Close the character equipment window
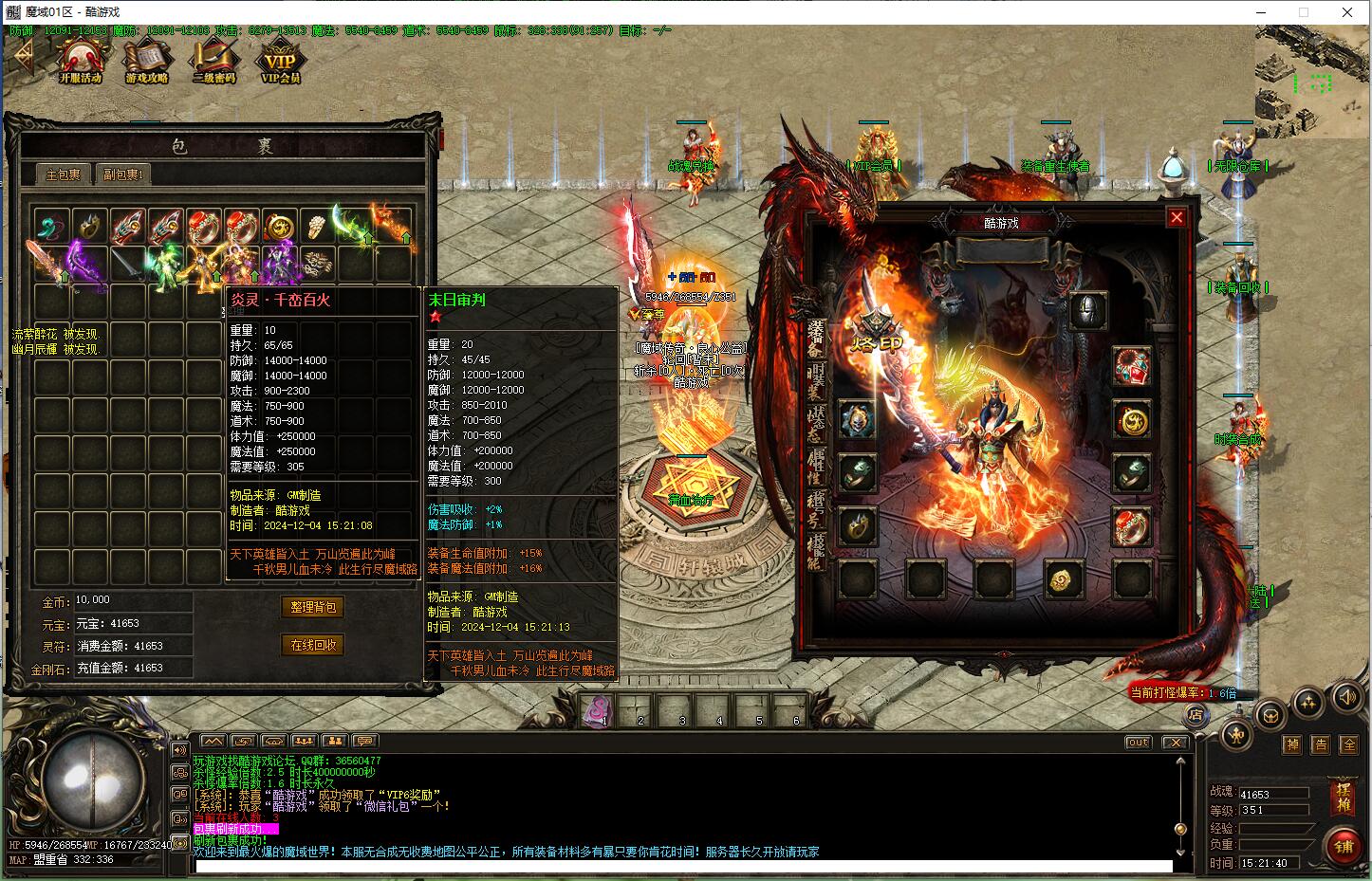1372x881 pixels. pos(1177,217)
